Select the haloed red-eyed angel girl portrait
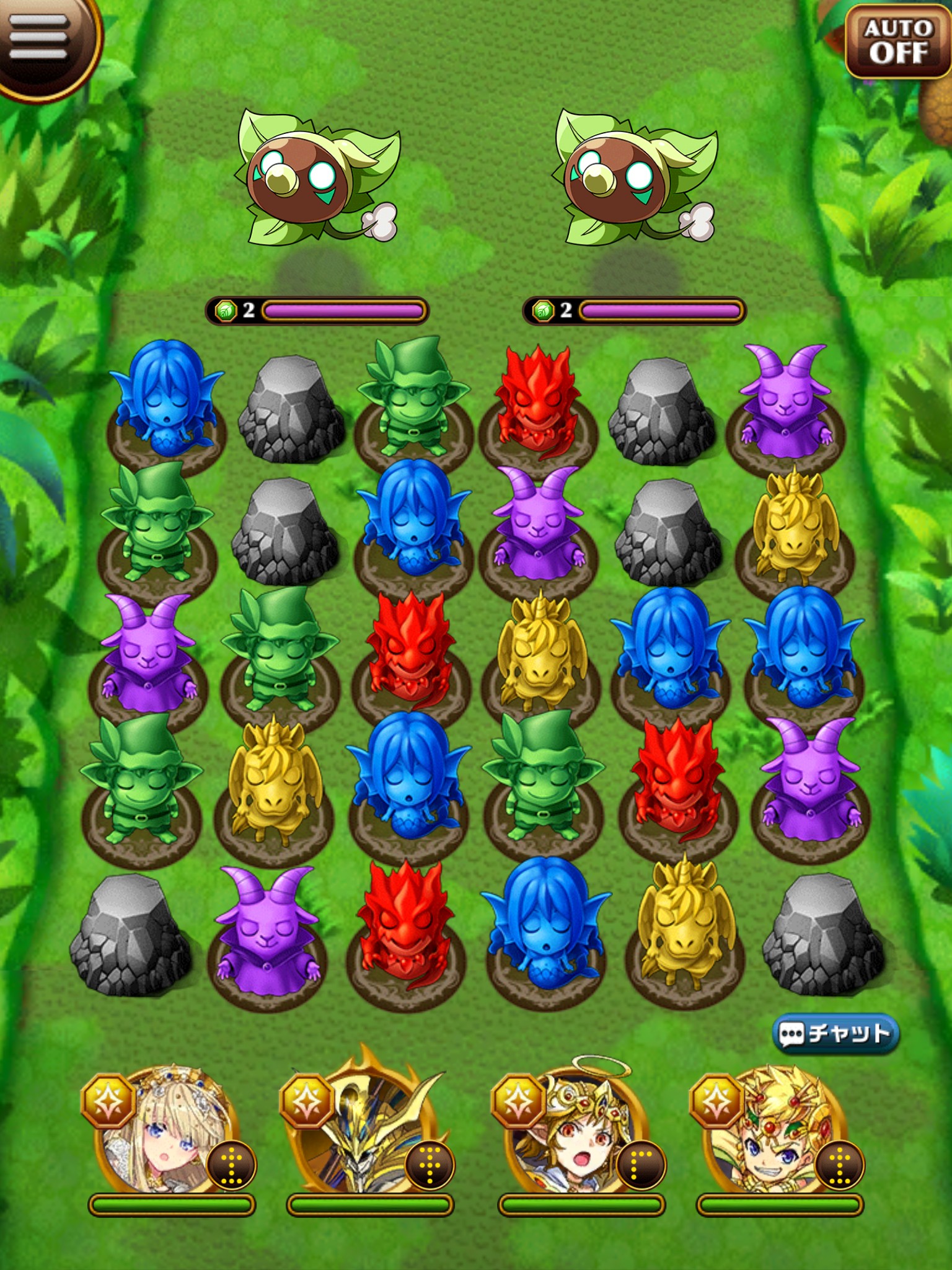This screenshot has width=952, height=1270. [x=574, y=1132]
